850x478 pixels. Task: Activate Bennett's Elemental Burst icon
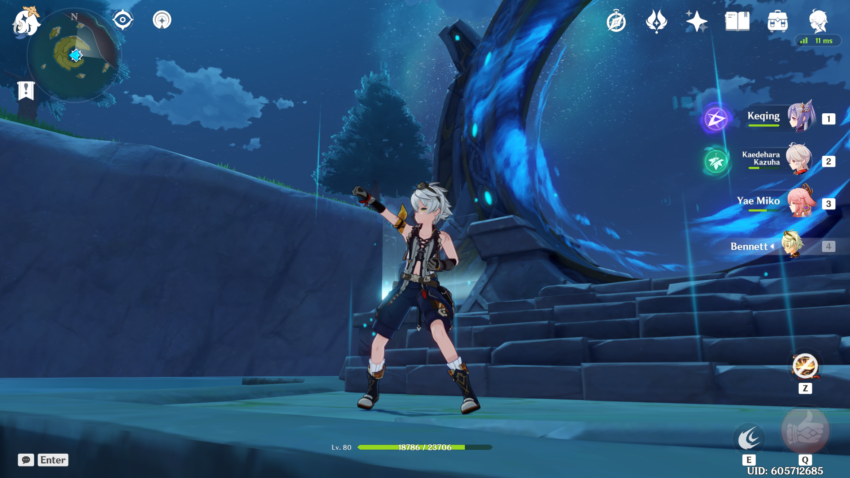pos(804,430)
